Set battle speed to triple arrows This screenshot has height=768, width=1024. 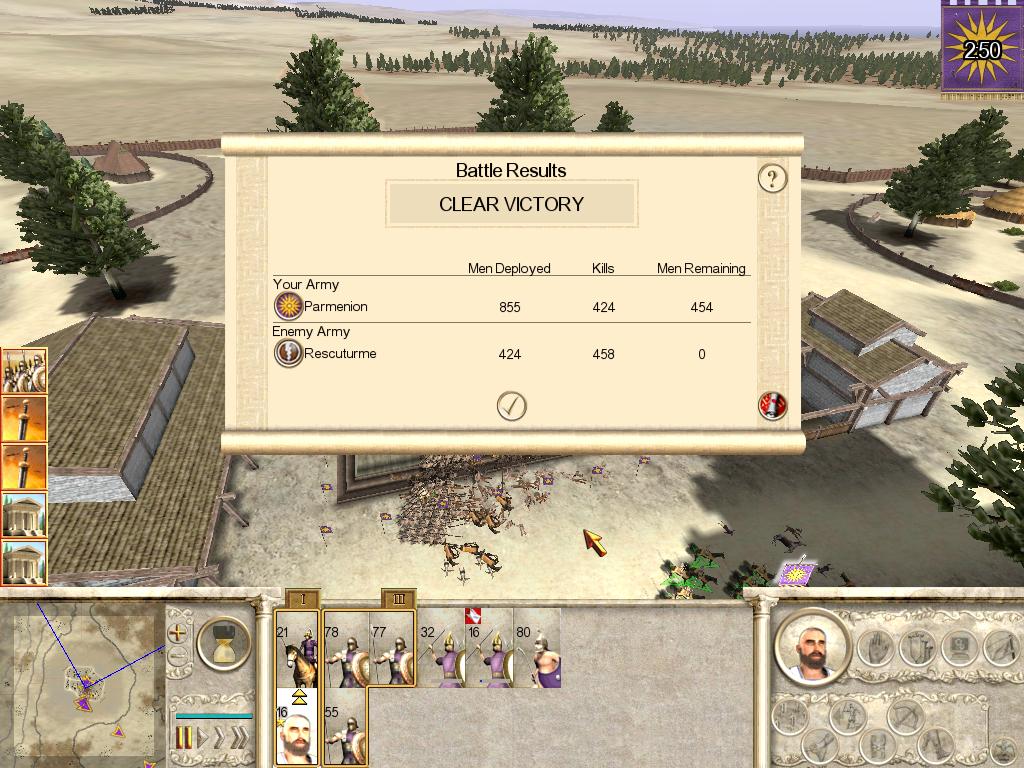238,738
